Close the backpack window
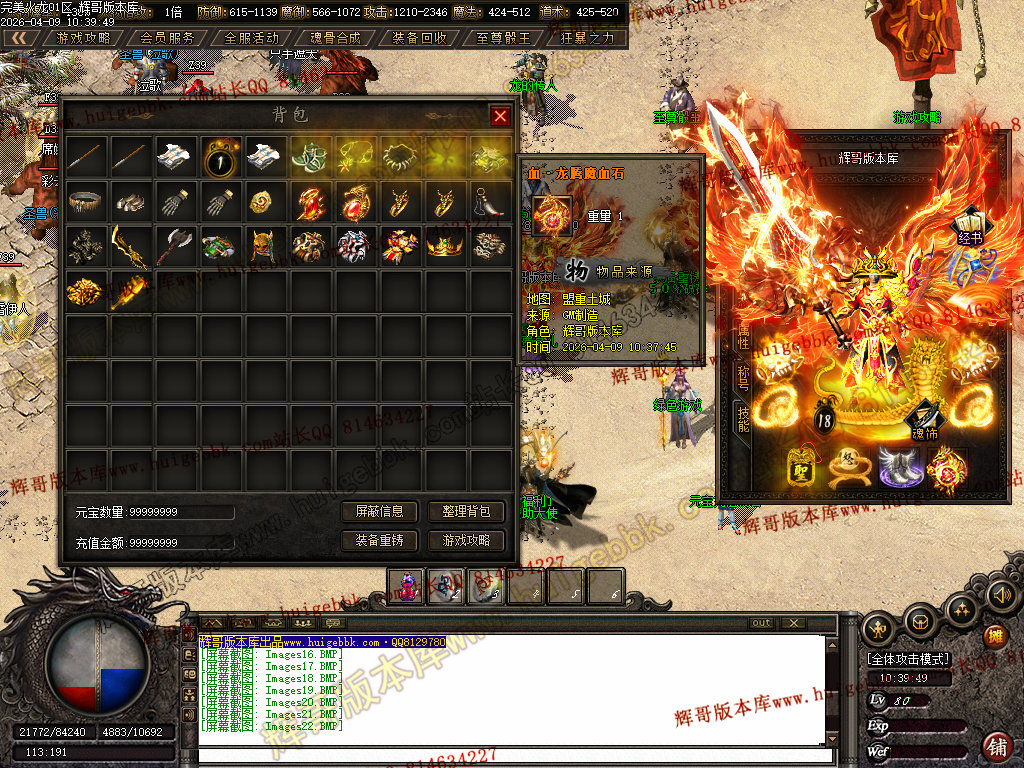 500,116
